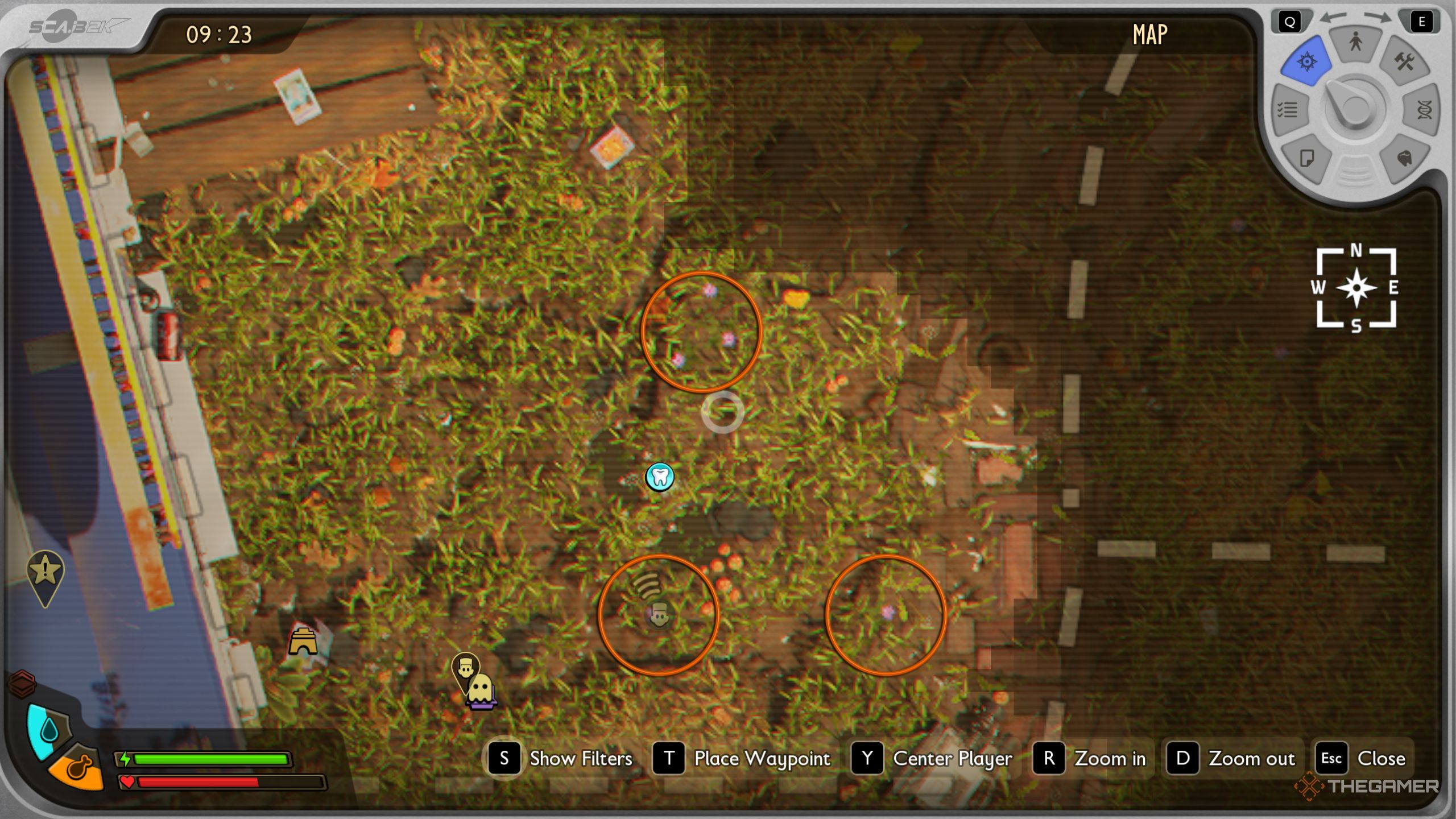The height and width of the screenshot is (819, 1456).
Task: Open the tooth section of the radial menu
Action: coord(1405,159)
